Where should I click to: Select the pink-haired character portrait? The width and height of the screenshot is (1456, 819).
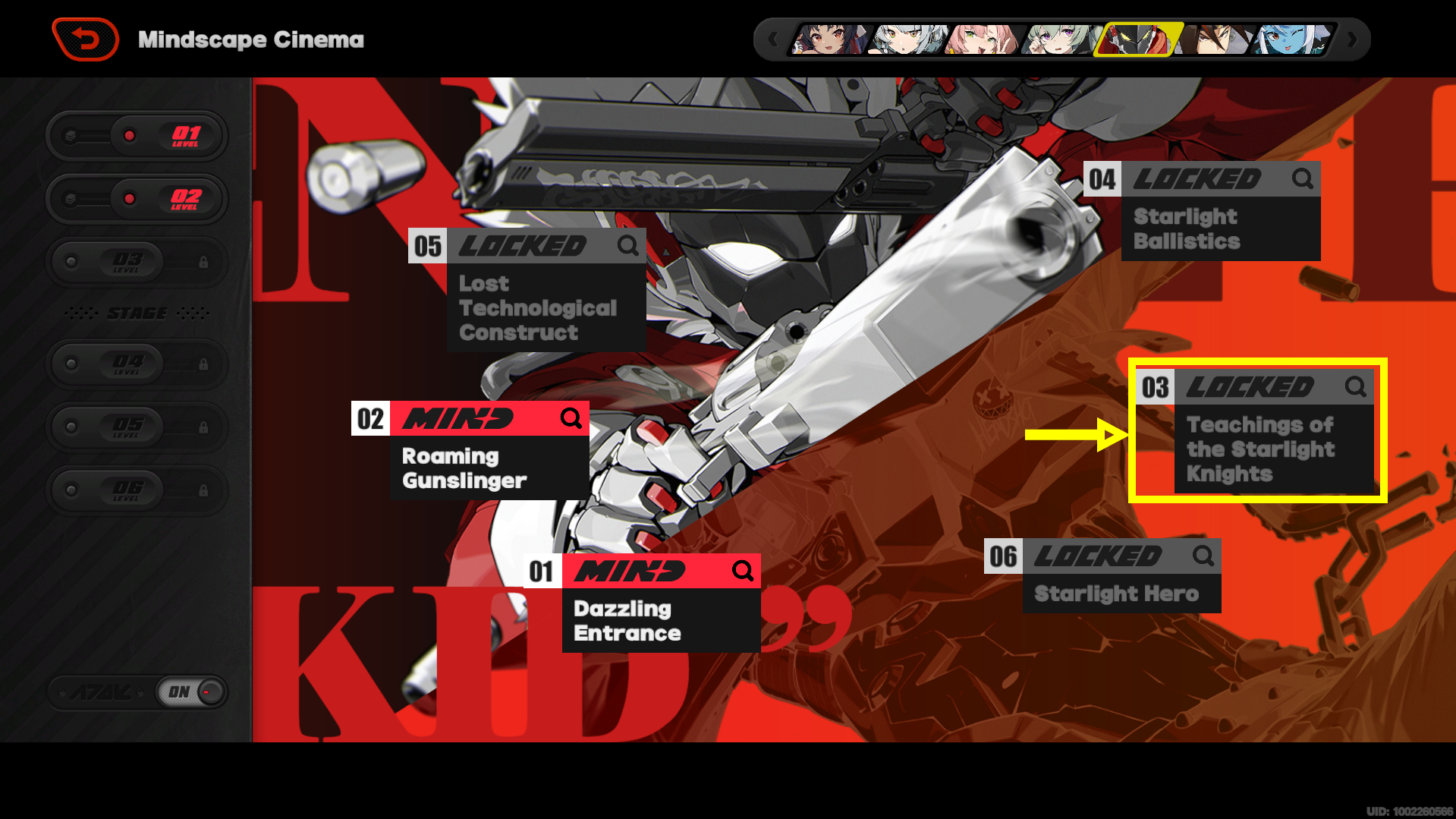point(982,39)
